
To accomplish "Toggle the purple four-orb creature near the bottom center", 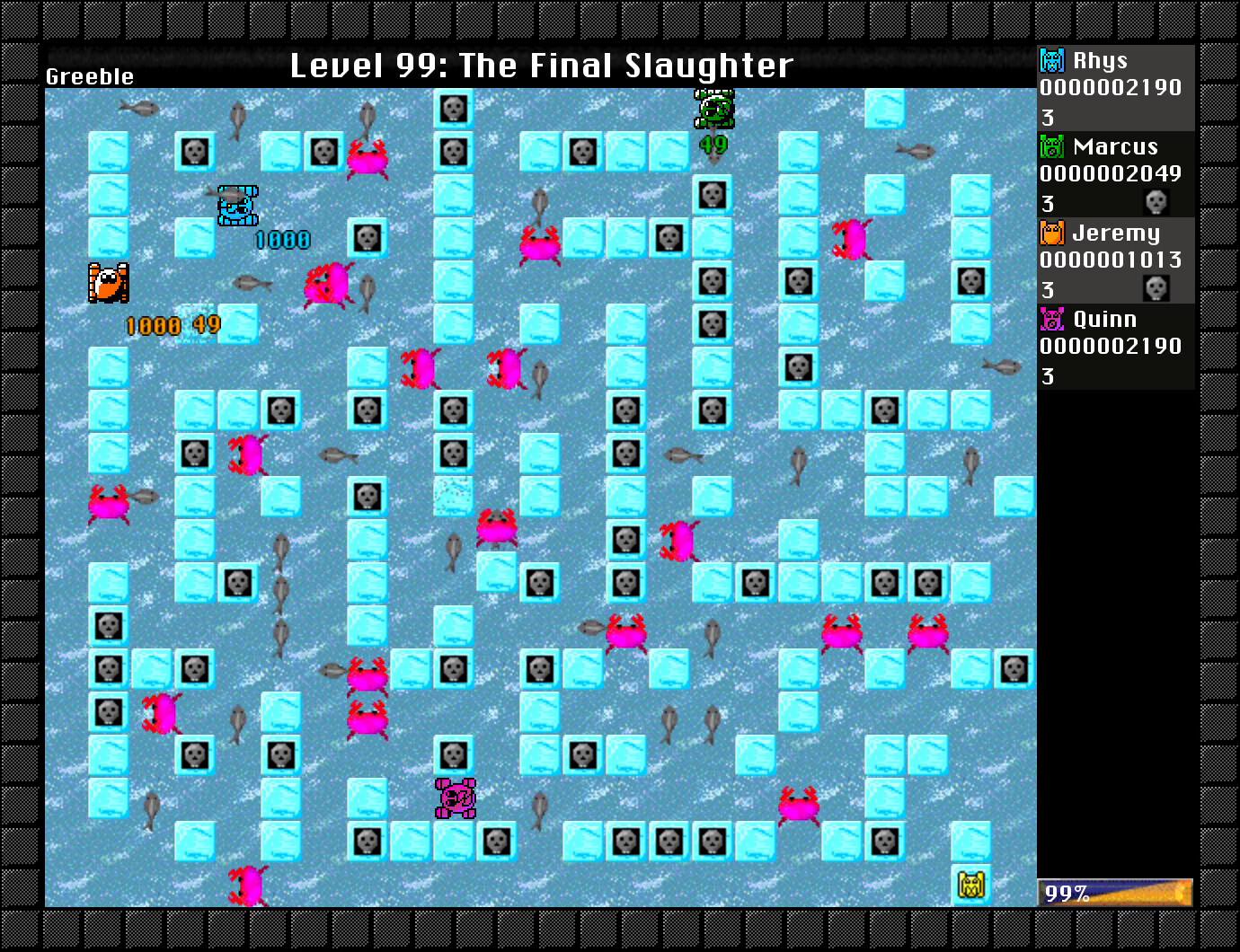I will pos(454,799).
